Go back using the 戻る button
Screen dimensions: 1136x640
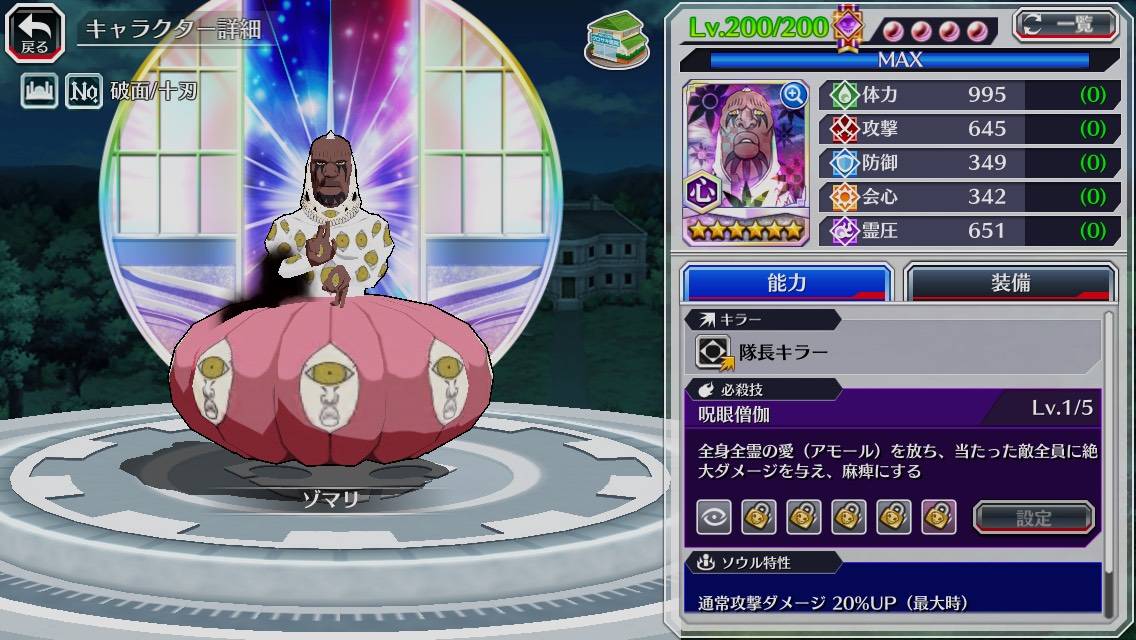coord(35,32)
